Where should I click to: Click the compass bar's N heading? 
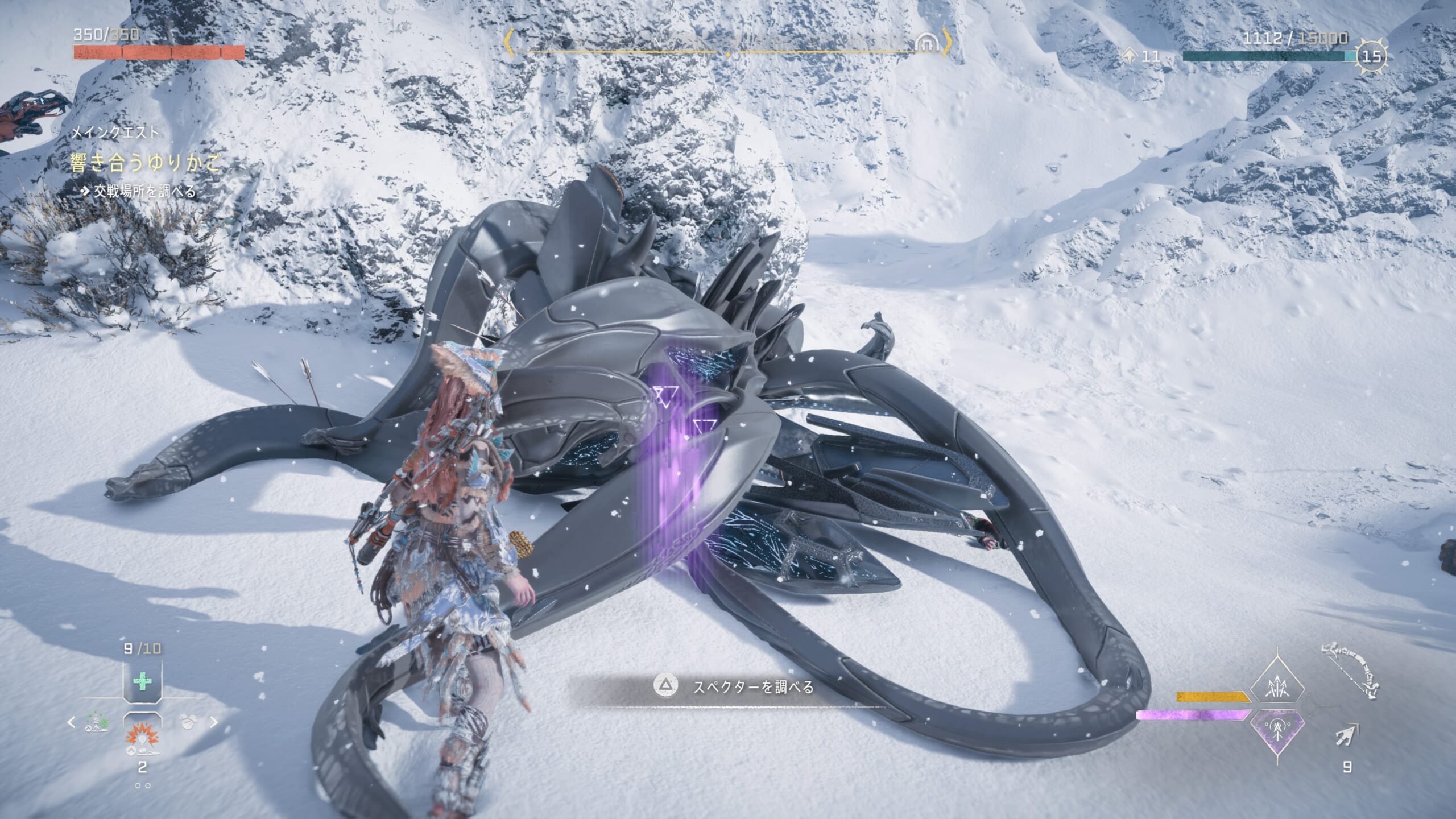coord(658,43)
